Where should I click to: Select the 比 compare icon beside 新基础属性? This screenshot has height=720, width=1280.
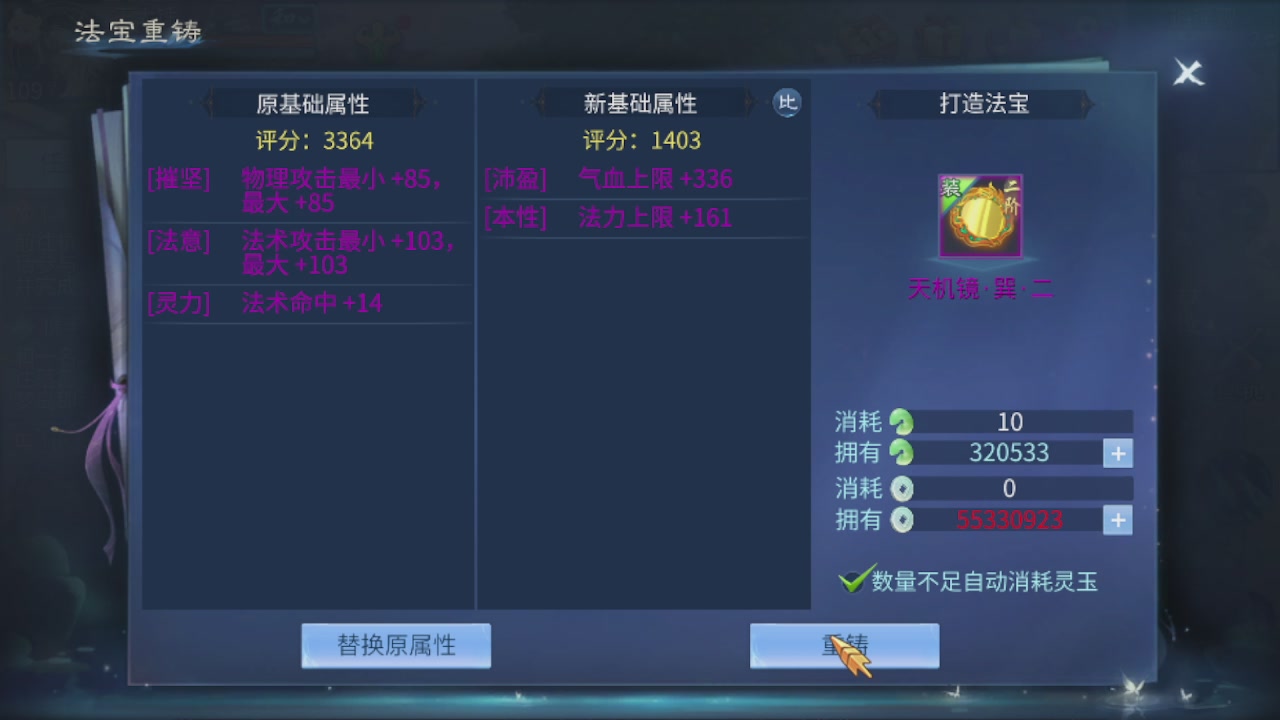[787, 103]
